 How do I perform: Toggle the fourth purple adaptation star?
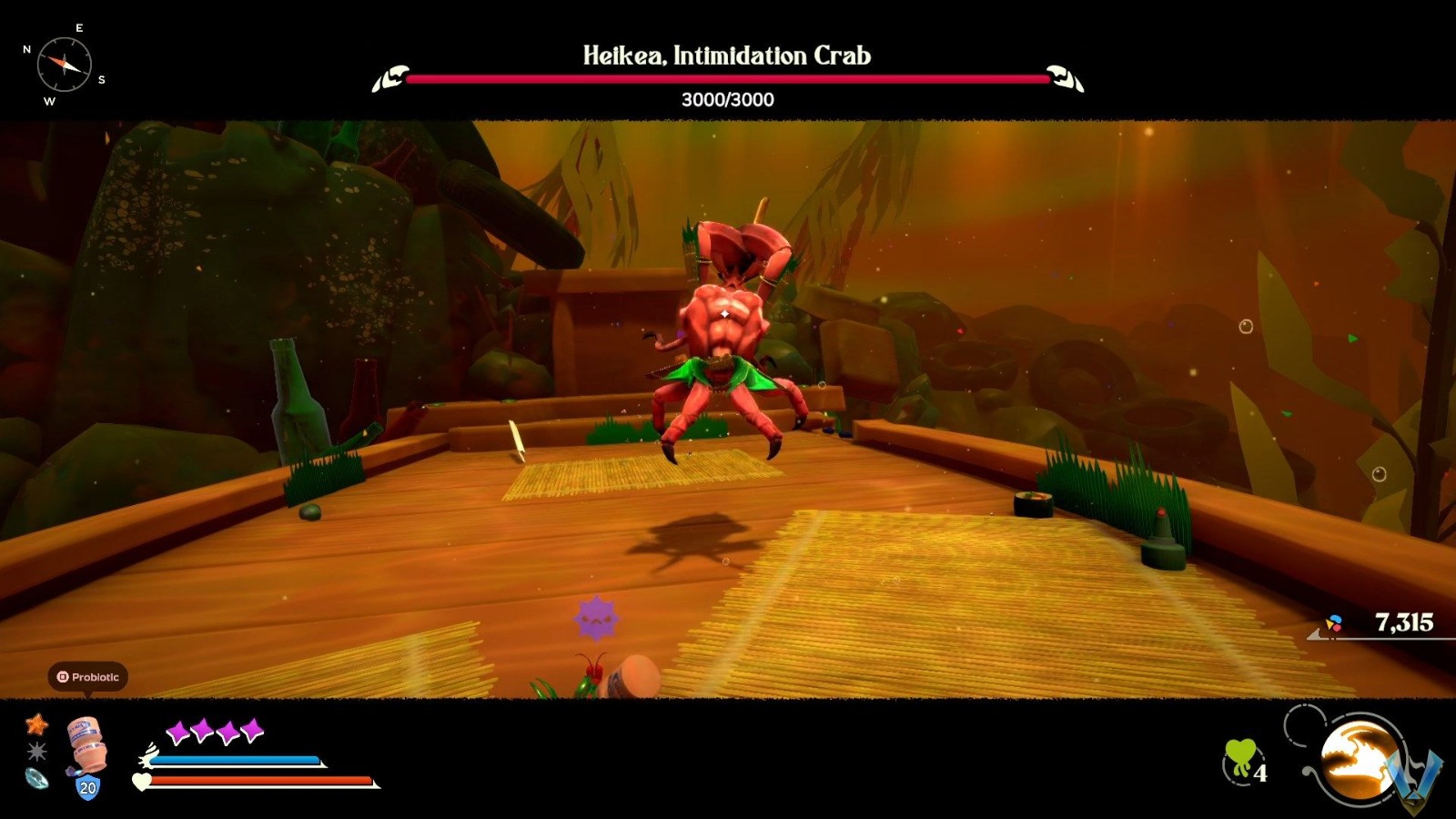[x=251, y=728]
